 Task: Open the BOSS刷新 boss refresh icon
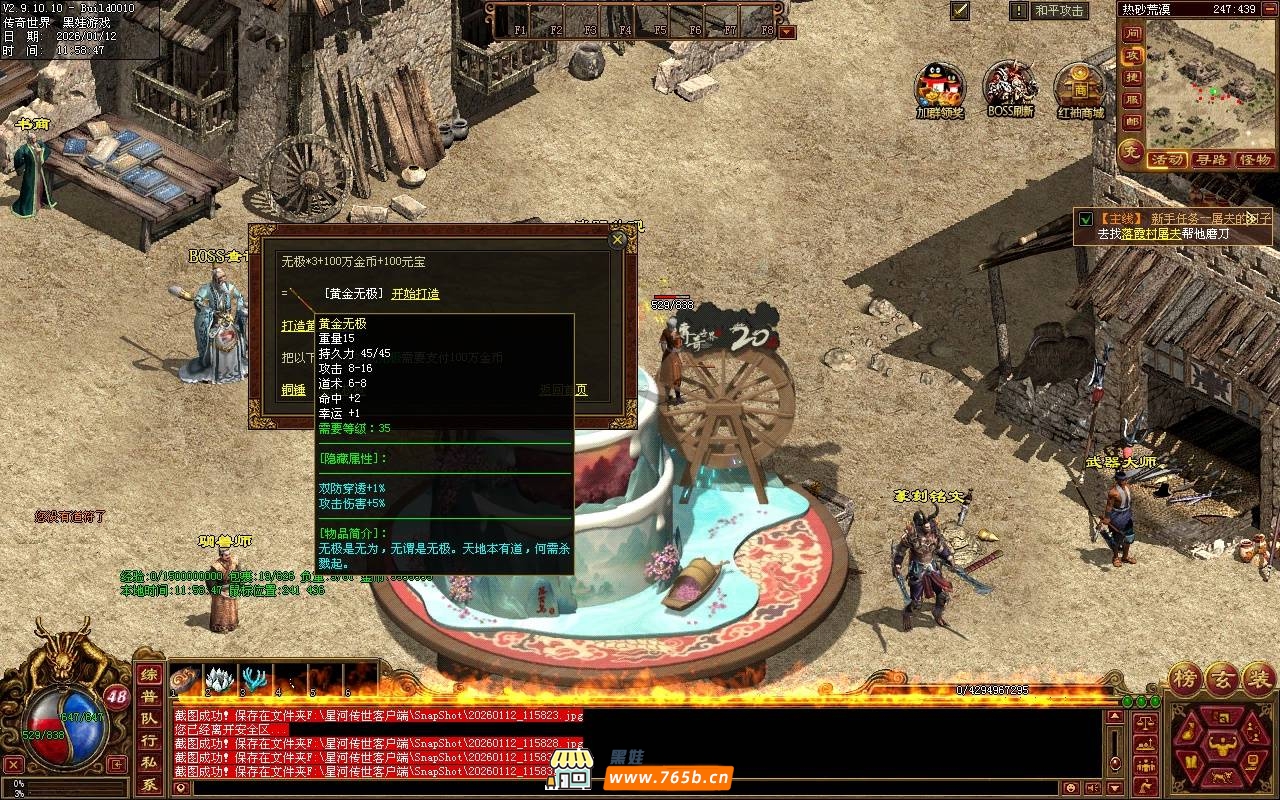(x=1010, y=88)
